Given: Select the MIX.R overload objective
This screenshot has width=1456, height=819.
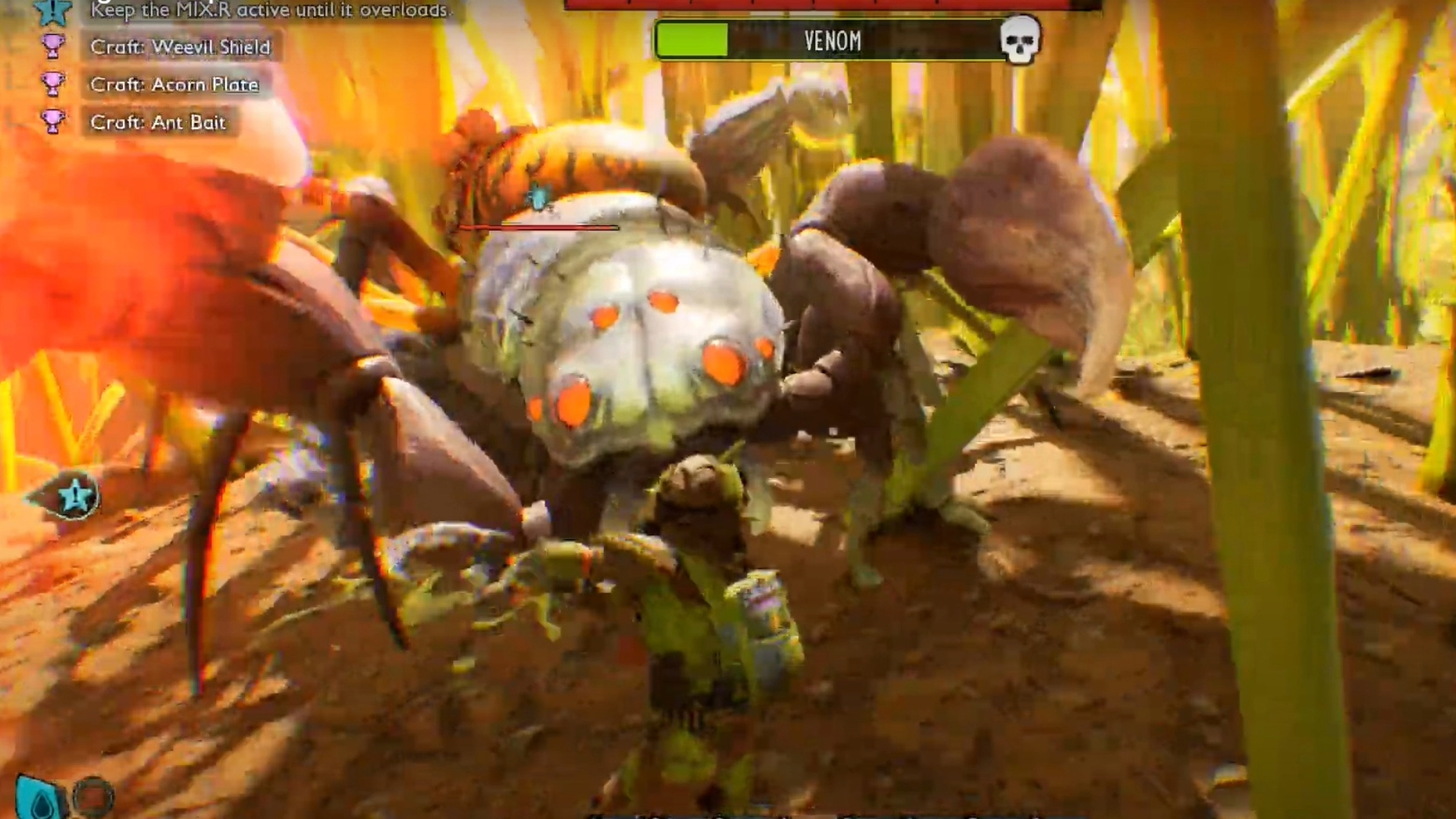Looking at the screenshot, I should 269,10.
